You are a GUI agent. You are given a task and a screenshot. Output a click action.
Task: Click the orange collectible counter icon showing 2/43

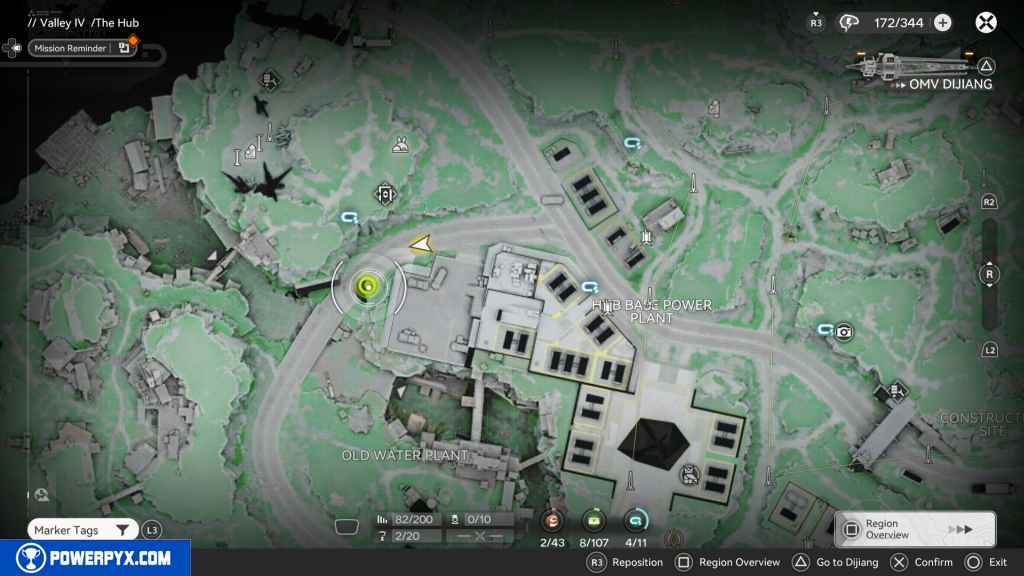(554, 521)
